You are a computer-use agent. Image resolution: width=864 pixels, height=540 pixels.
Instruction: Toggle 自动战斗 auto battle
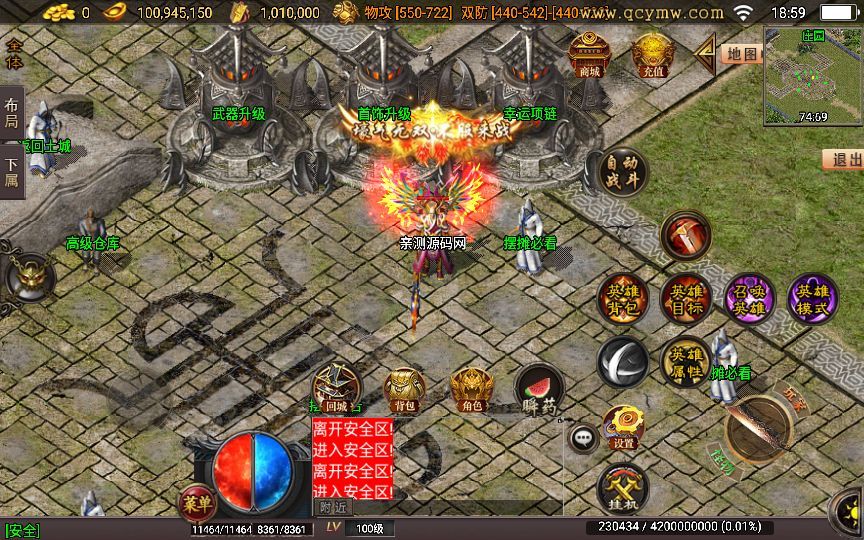[x=623, y=173]
